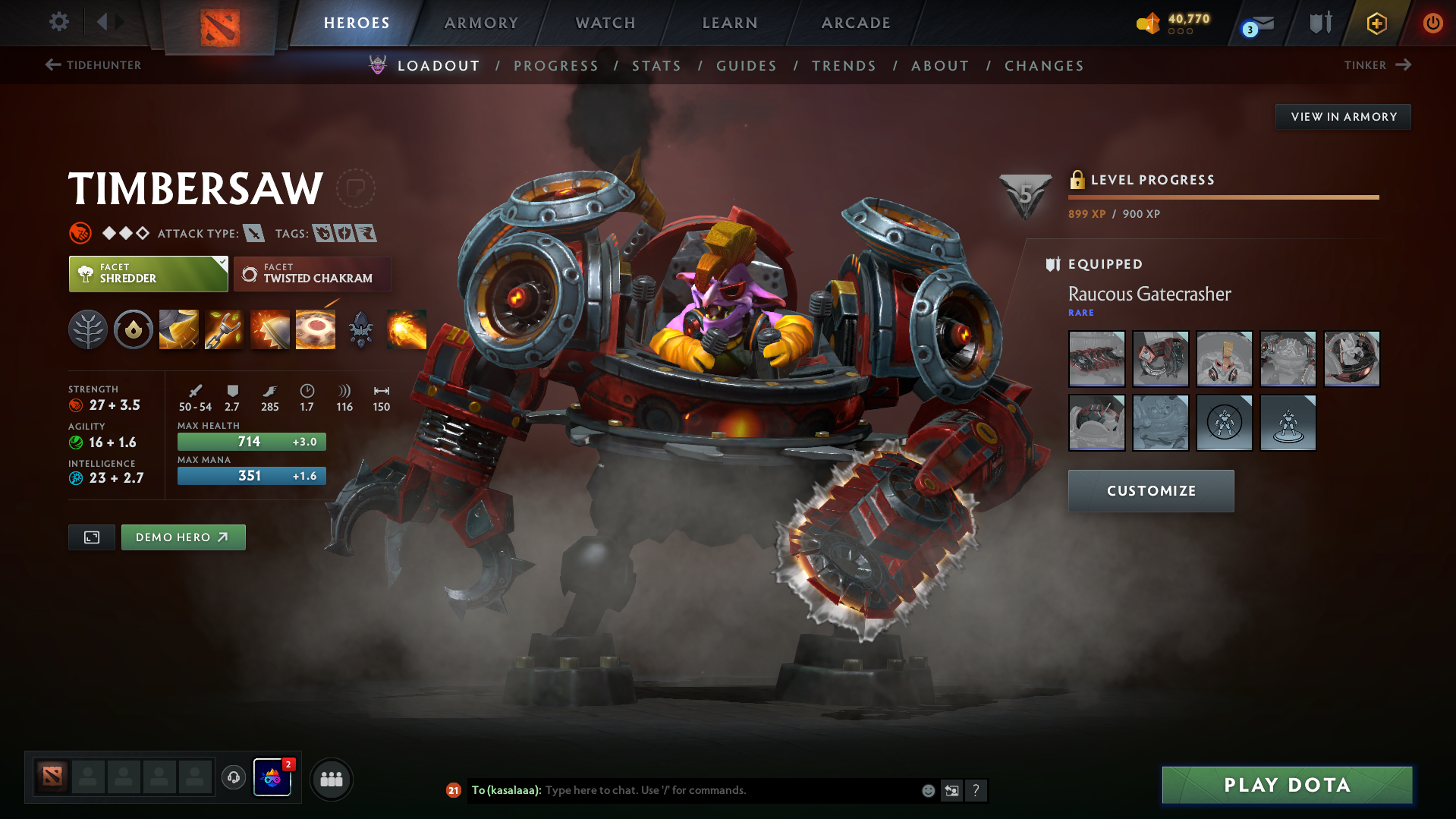Click the party friends icon near chat bar

pyautogui.click(x=331, y=779)
